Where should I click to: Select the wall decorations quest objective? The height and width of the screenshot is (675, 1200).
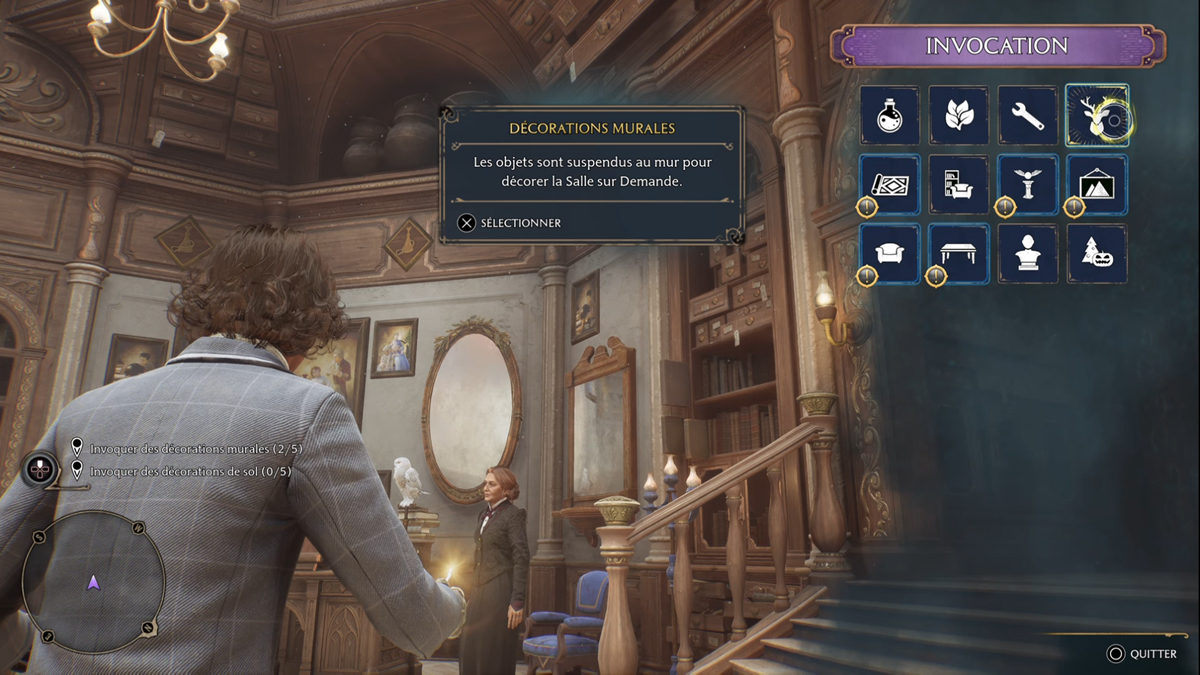(195, 449)
